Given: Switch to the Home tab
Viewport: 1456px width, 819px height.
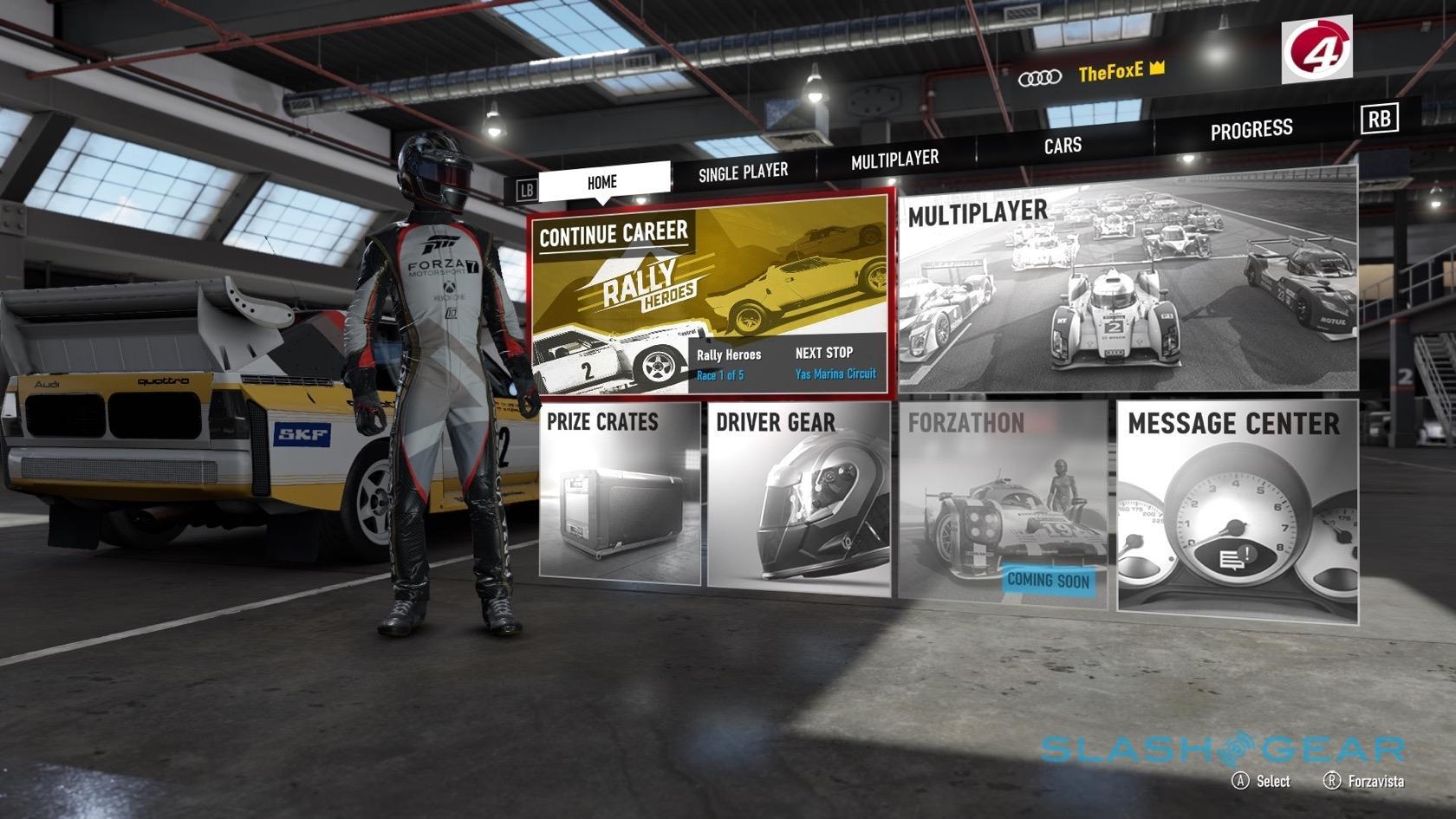Looking at the screenshot, I should [x=603, y=182].
